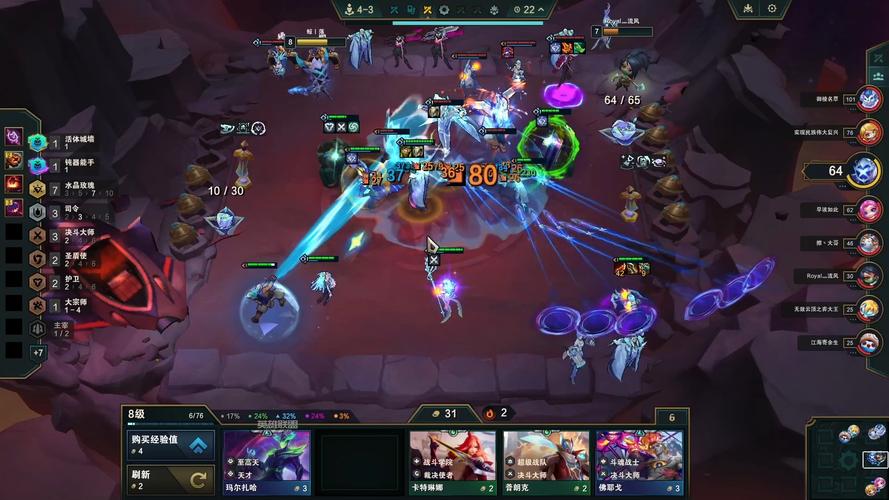
Task: Buy the 佛耶戈 champion card
Action: [639, 462]
